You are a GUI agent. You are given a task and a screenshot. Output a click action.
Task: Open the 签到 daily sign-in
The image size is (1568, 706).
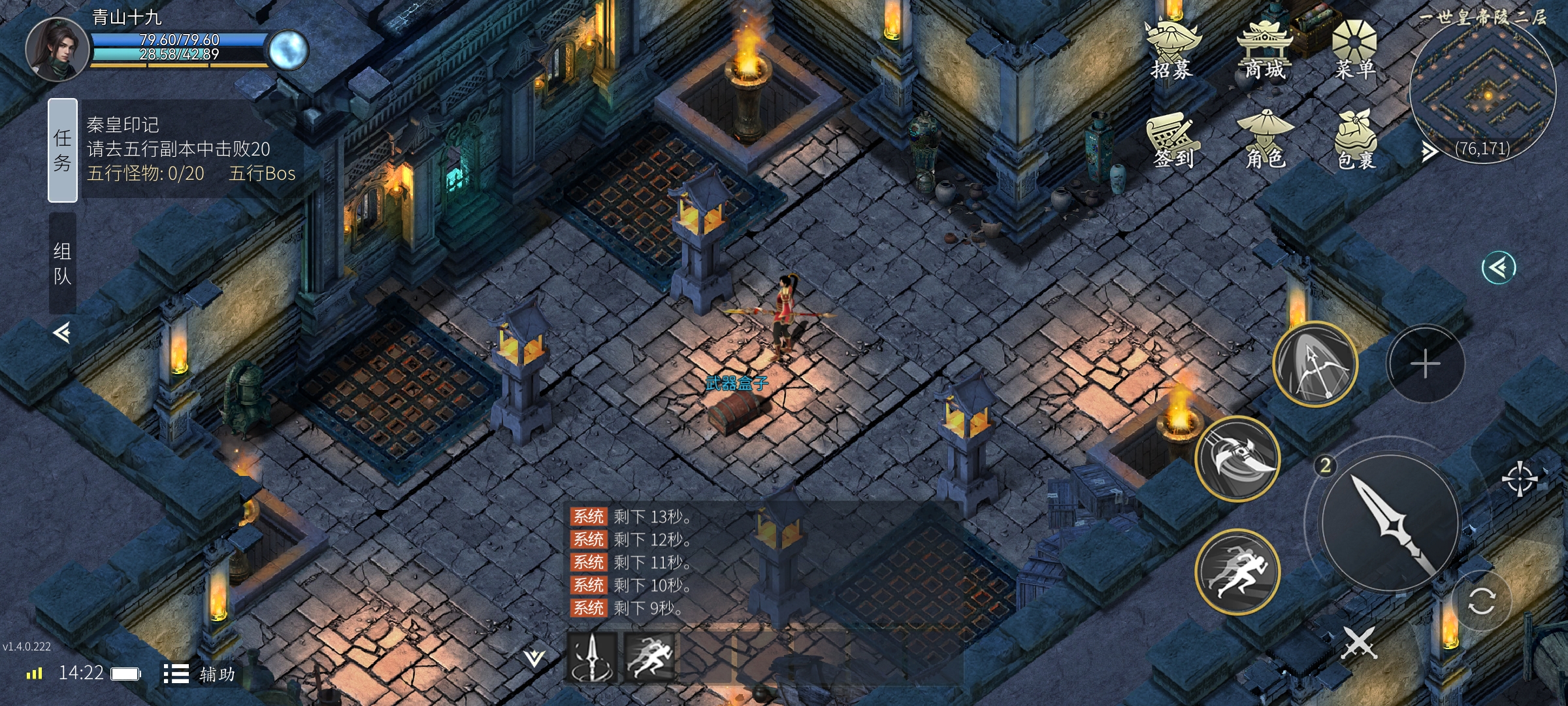pos(1173,141)
